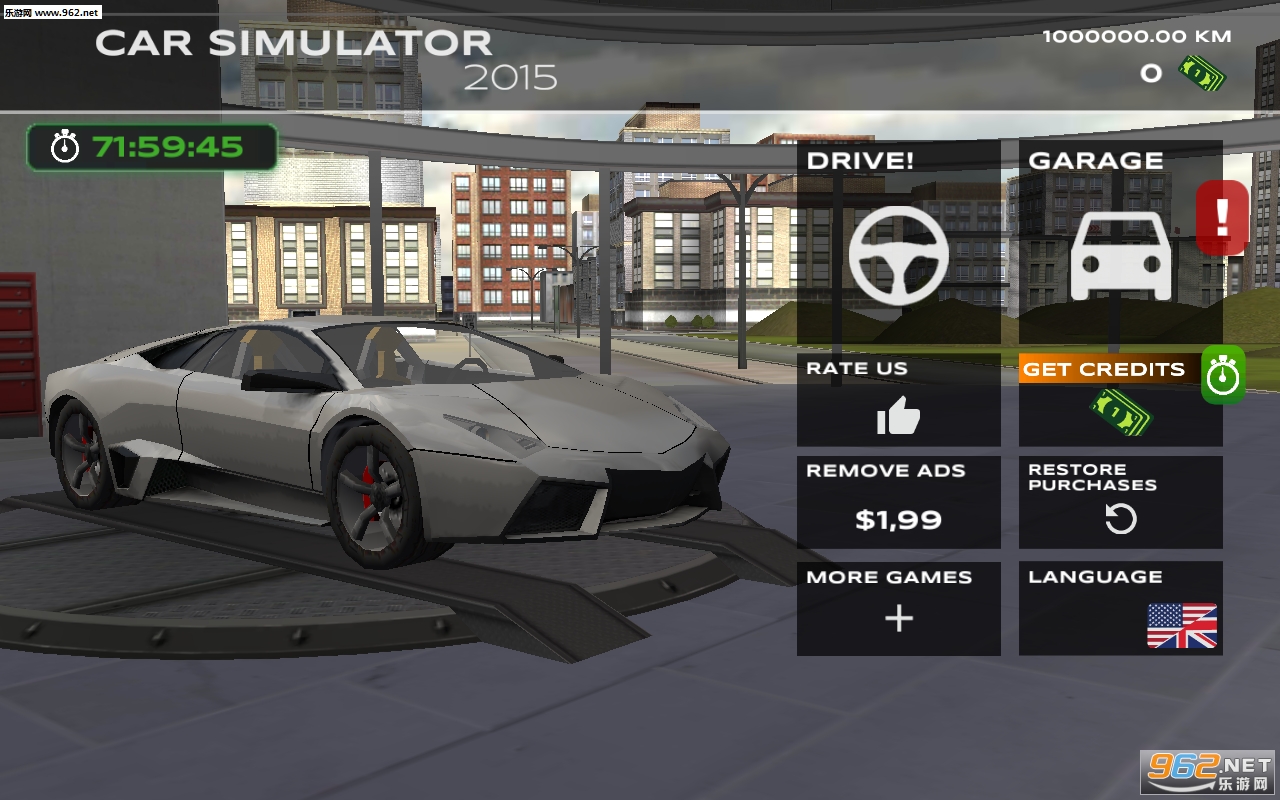This screenshot has height=800, width=1280.
Task: Click the red exclamation alert badge
Action: coord(1222,216)
